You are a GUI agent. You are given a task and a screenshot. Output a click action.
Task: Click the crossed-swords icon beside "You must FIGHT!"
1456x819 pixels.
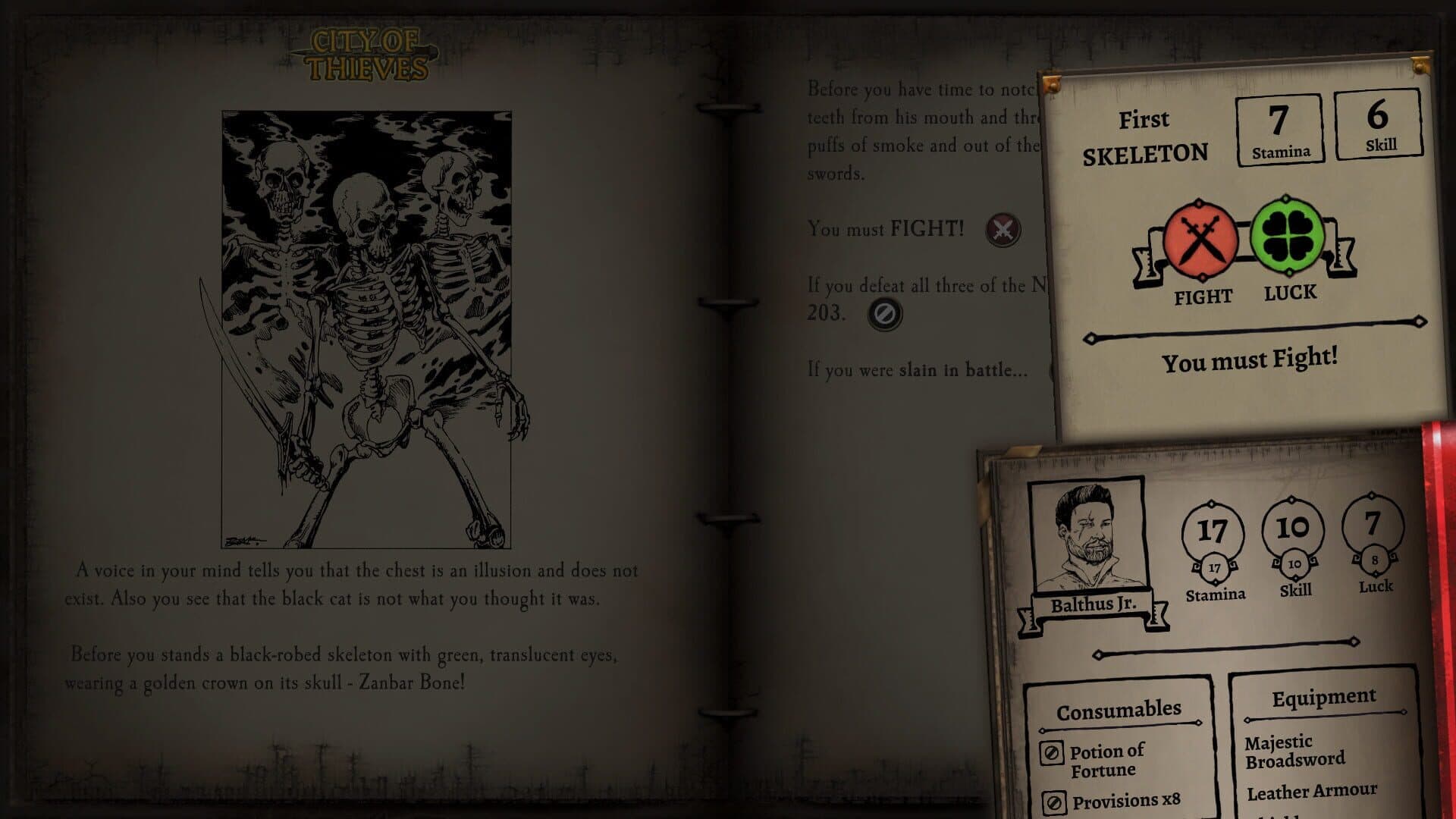point(1003,229)
